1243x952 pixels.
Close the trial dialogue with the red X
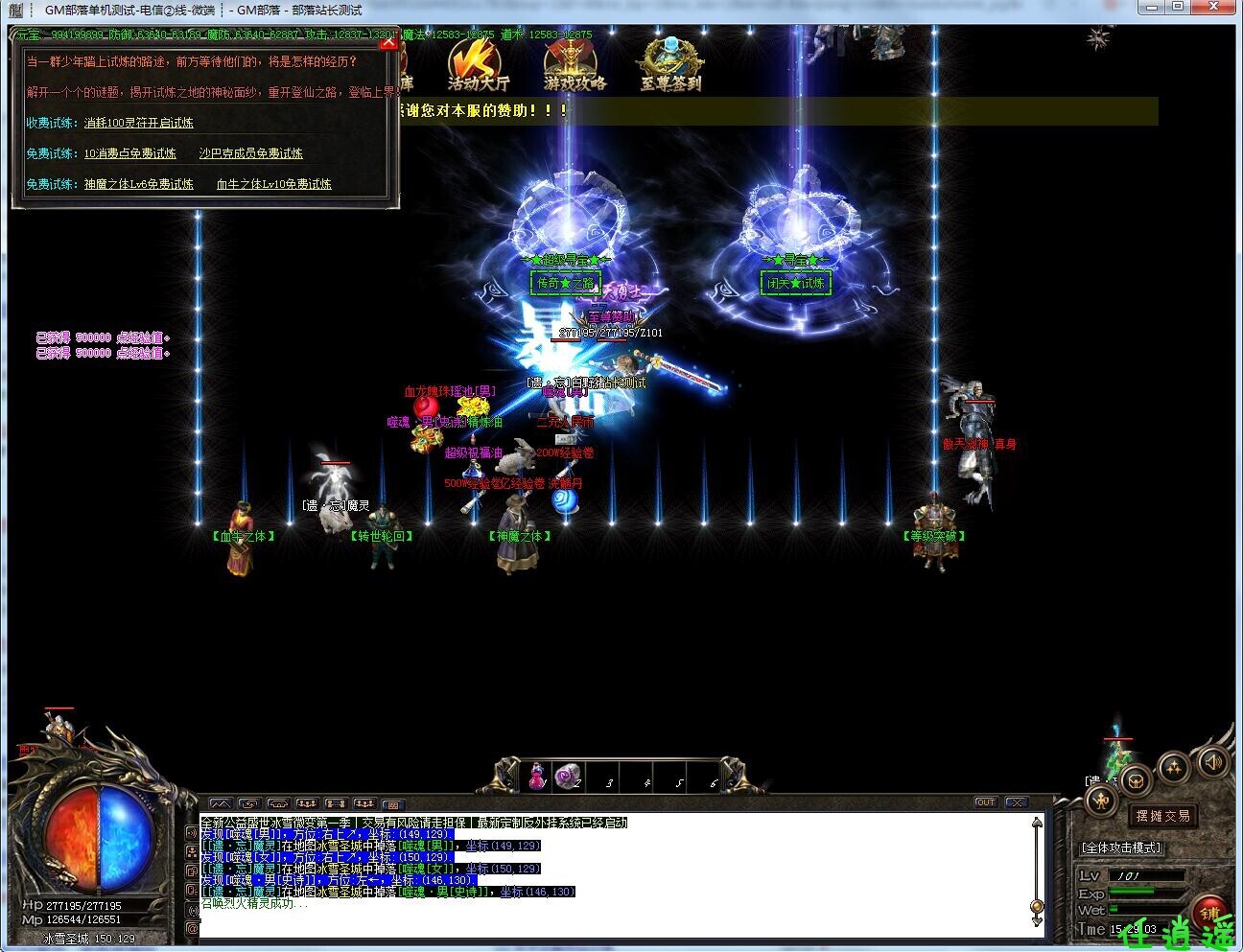pyautogui.click(x=387, y=41)
